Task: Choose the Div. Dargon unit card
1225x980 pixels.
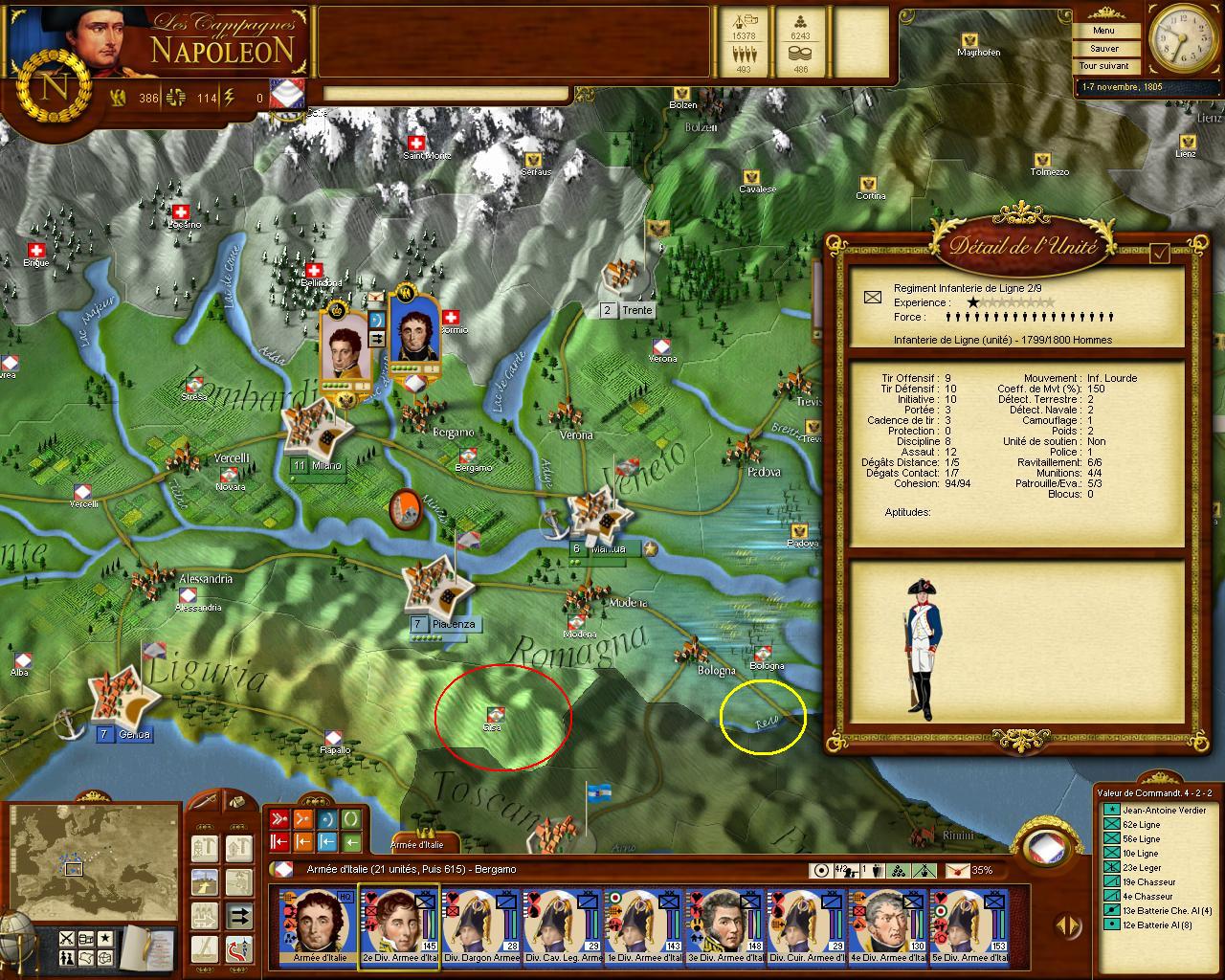Action: [479, 926]
